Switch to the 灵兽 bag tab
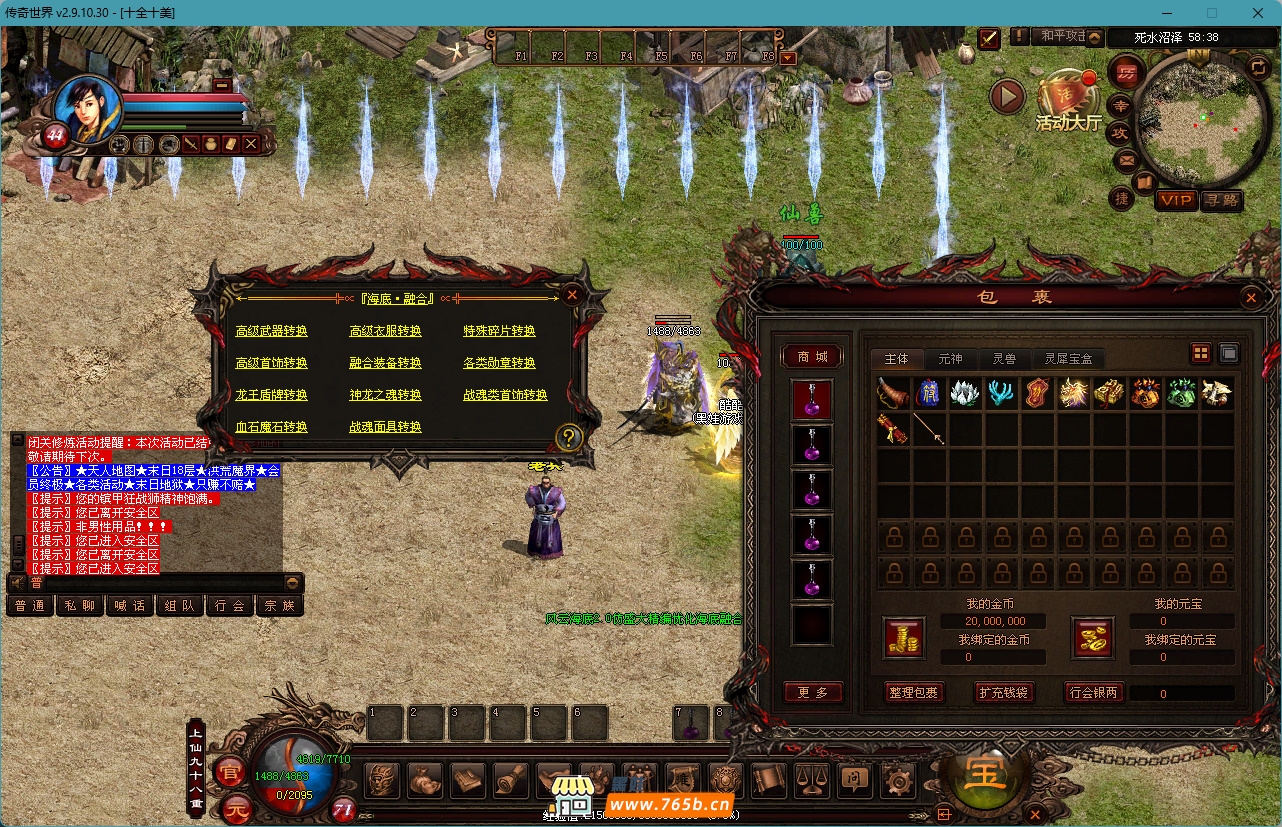Viewport: 1282px width, 827px height. click(1004, 358)
